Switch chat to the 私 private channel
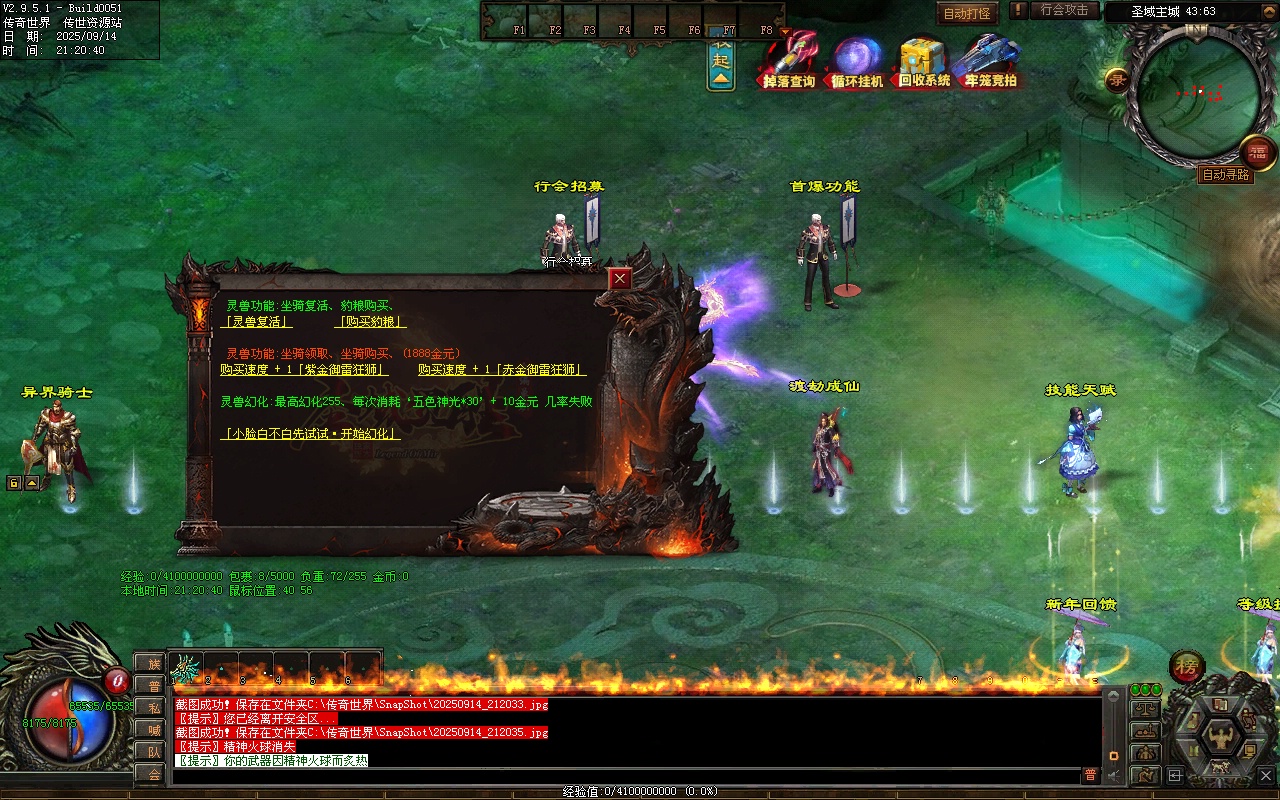This screenshot has height=800, width=1280. [152, 707]
